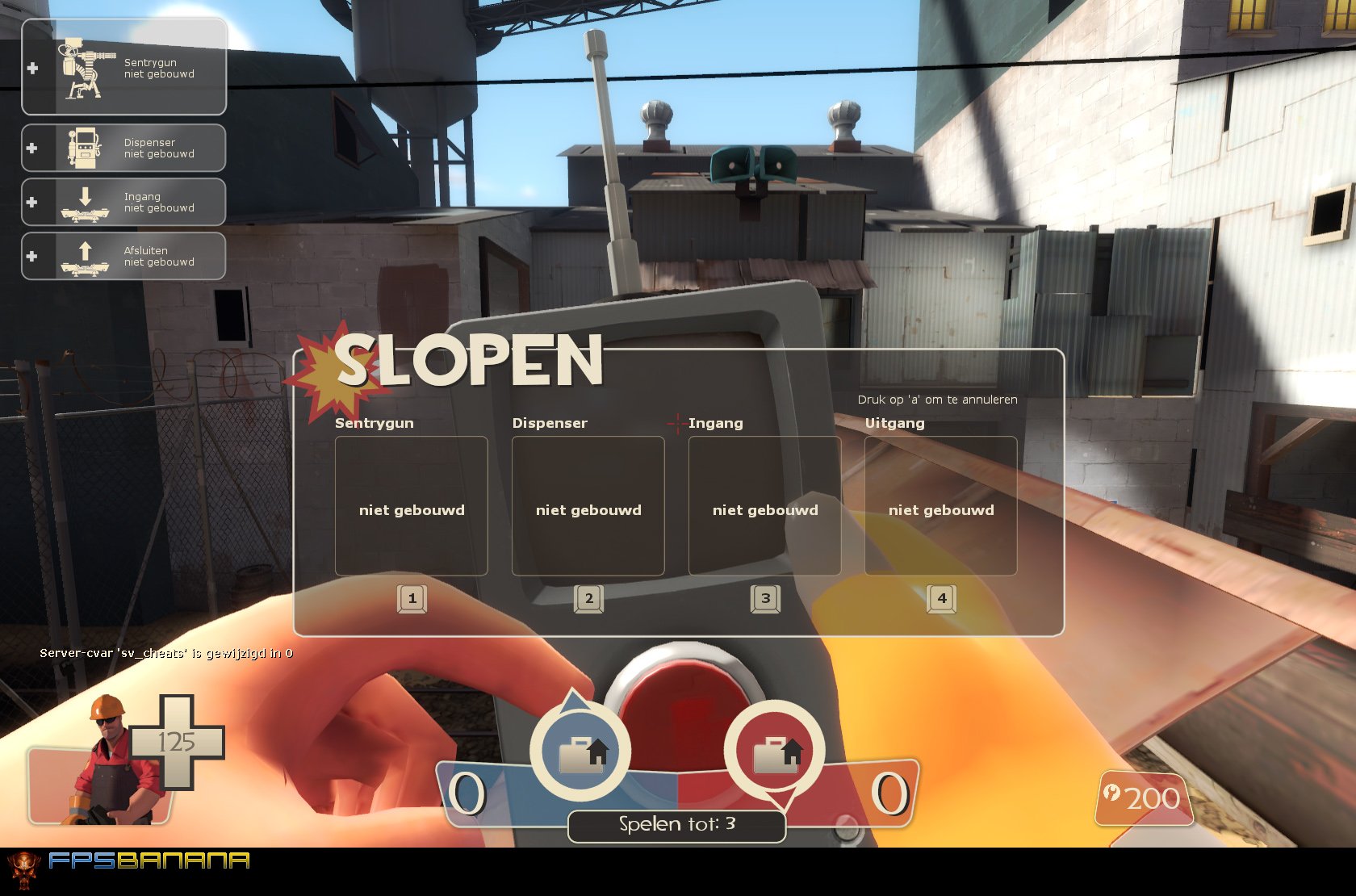Click the red team briefcase icon
Screen dimensions: 1356x896
776,751
